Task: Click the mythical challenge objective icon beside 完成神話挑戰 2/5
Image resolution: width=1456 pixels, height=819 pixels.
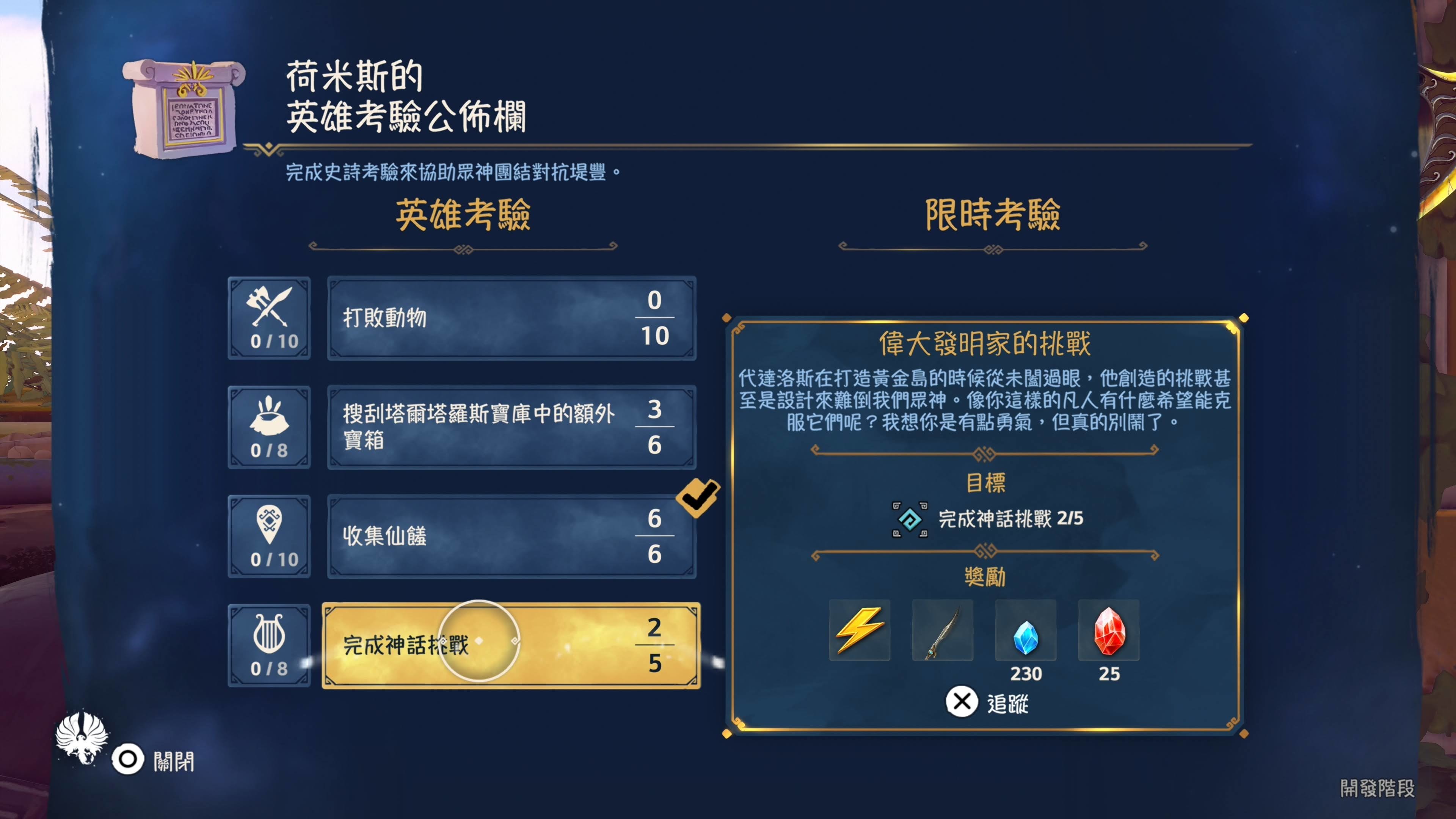Action: point(910,519)
